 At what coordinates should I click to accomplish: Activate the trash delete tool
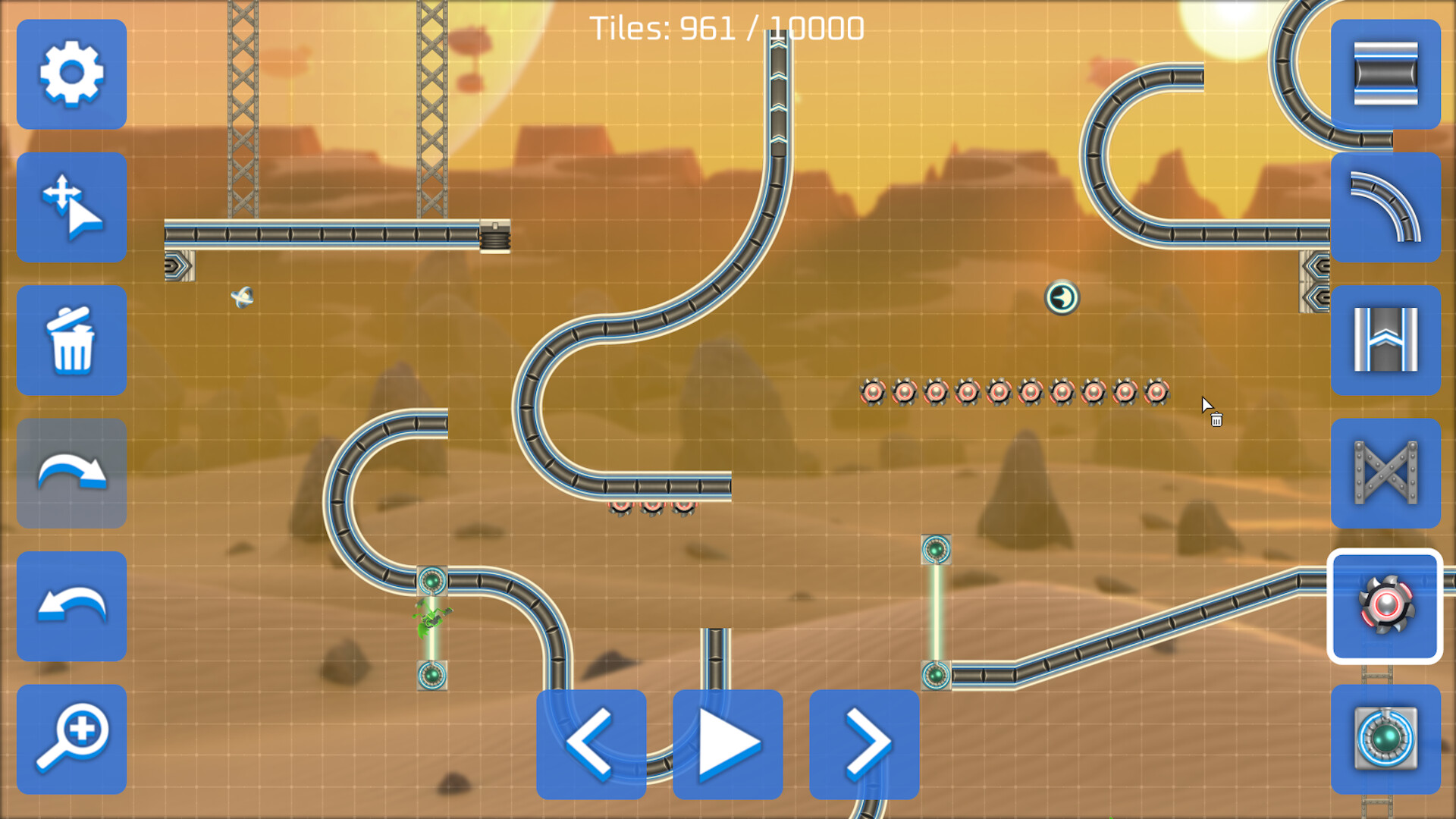tap(71, 340)
